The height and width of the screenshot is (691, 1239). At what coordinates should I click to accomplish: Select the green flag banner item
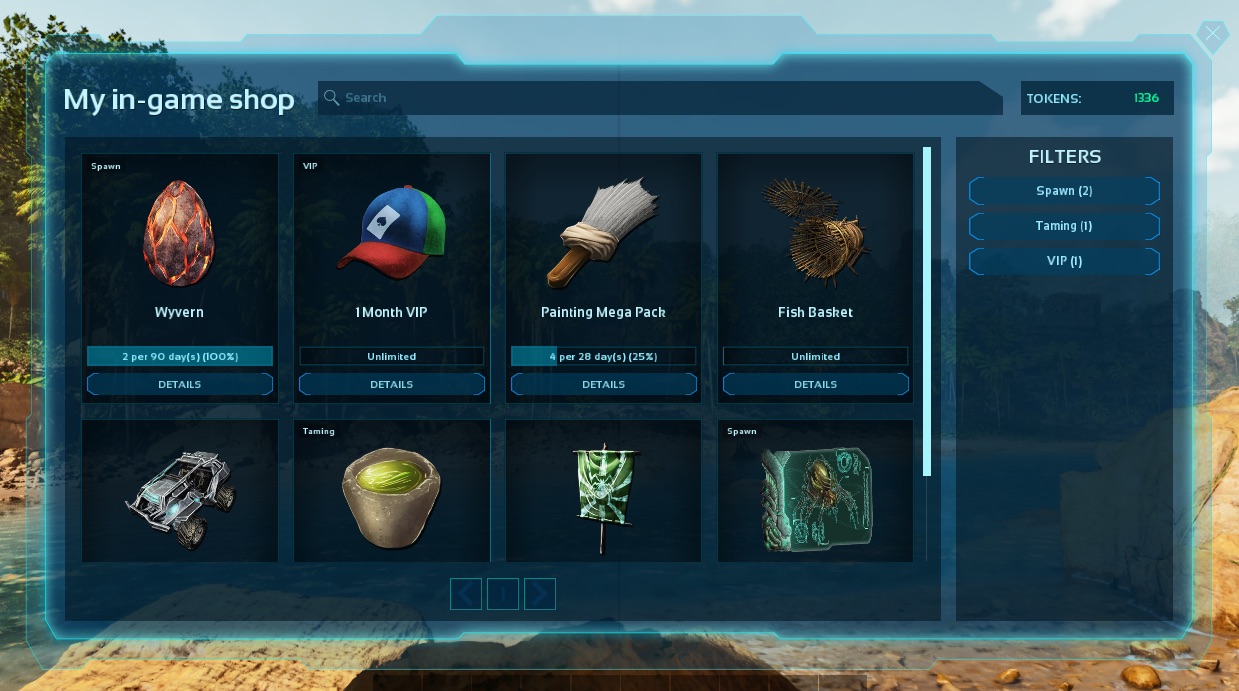604,492
